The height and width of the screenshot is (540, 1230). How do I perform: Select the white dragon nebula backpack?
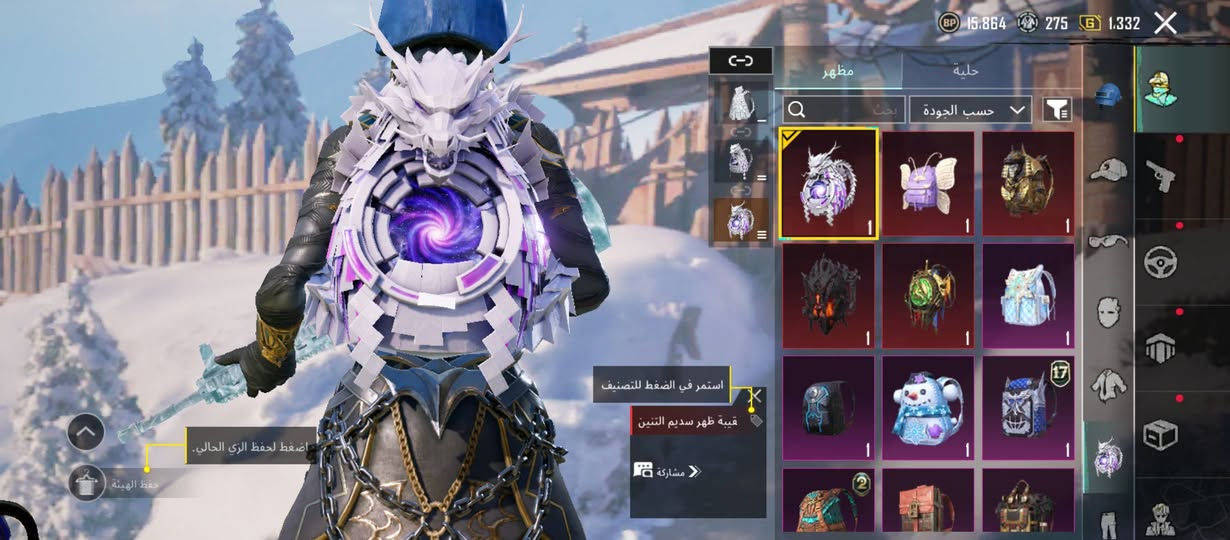point(829,184)
